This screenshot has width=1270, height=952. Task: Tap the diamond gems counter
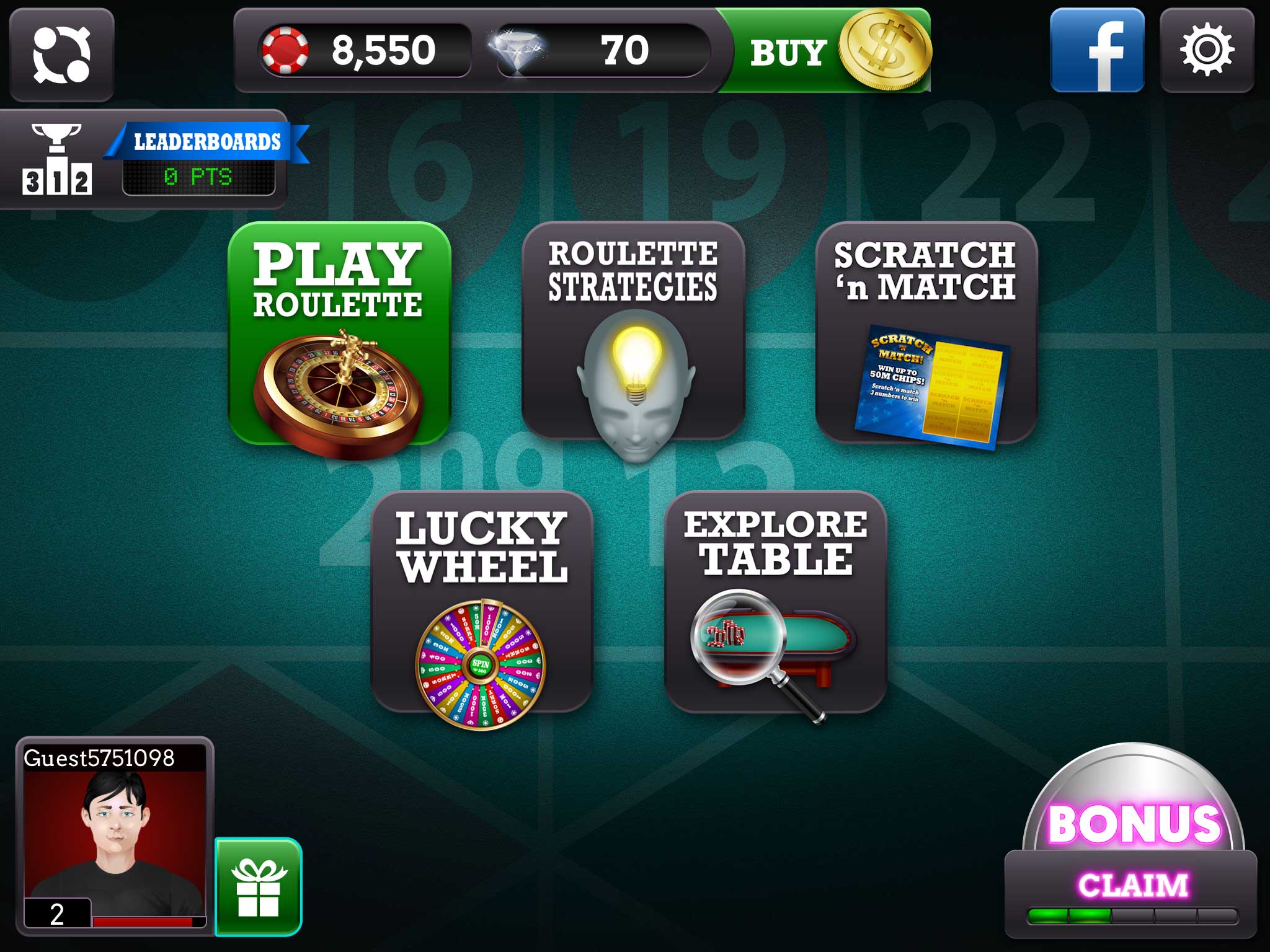[602, 51]
